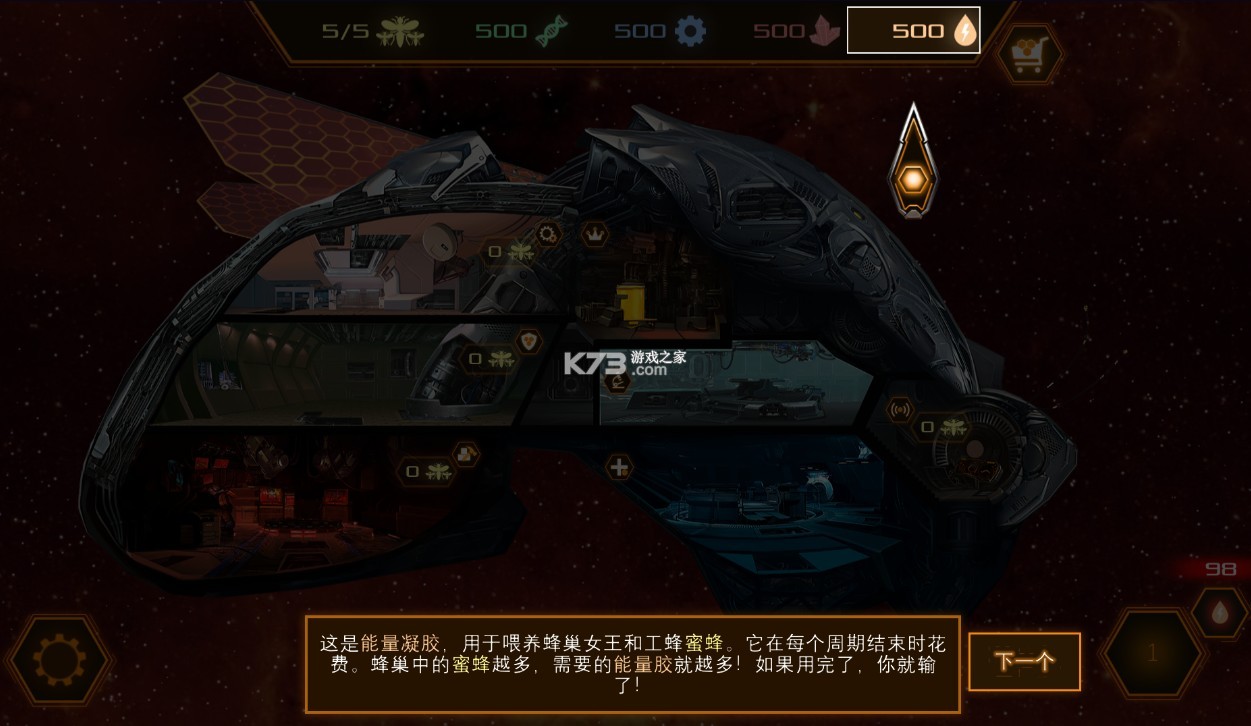
Task: Select the shield defense room icon
Action: [528, 341]
